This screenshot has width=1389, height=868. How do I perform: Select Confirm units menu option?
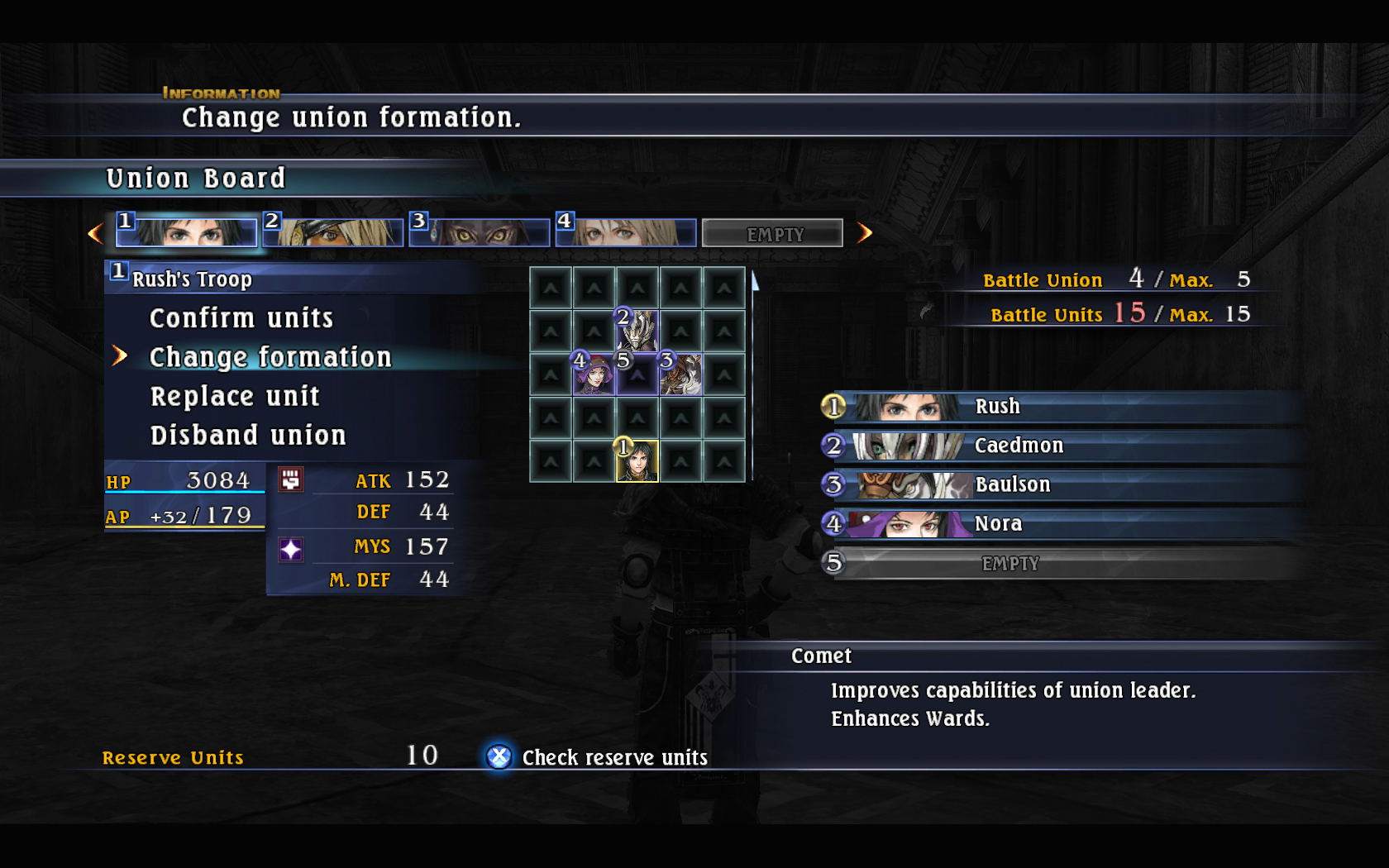tap(241, 318)
